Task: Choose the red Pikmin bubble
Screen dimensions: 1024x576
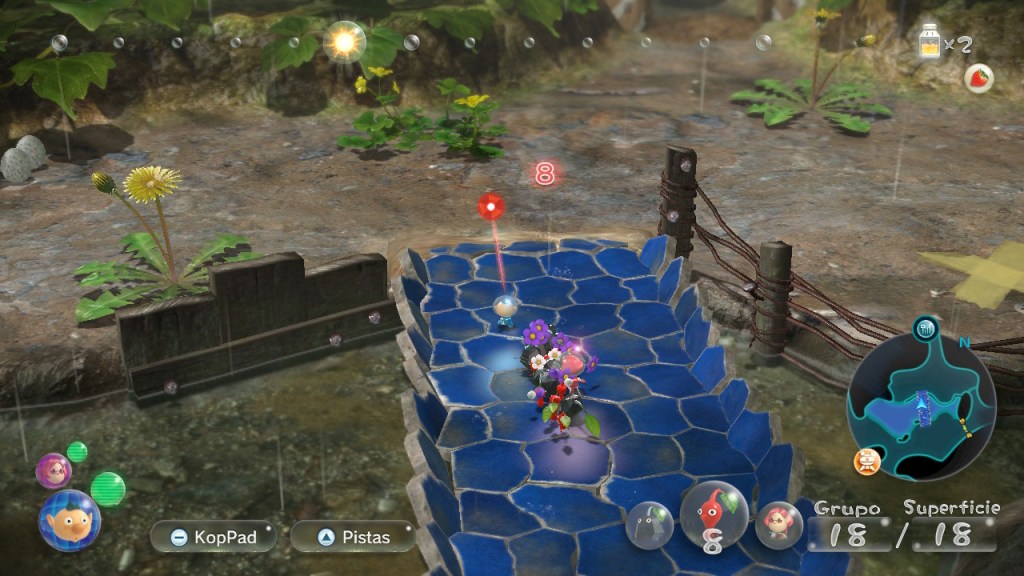Action: click(714, 514)
